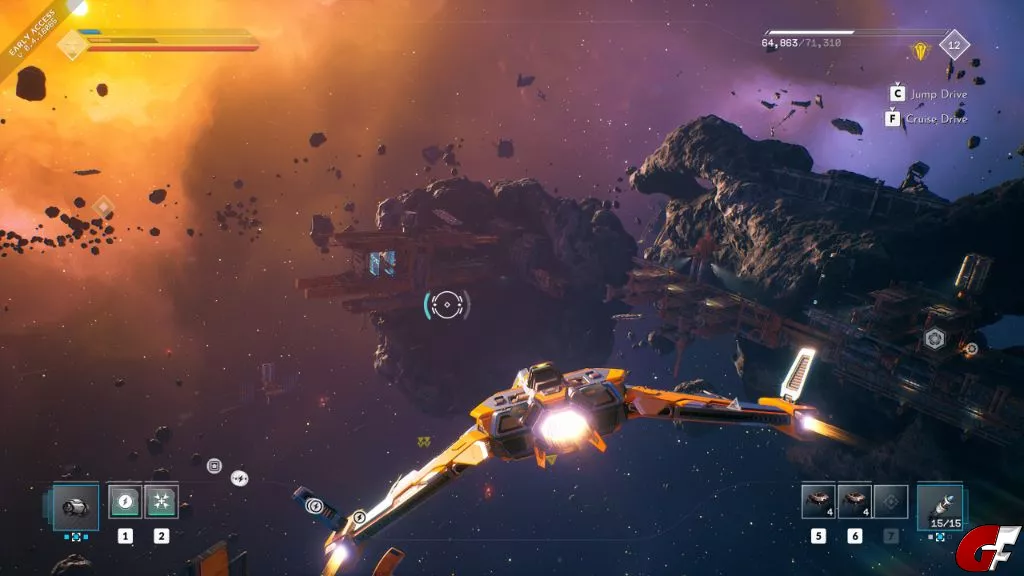Click the GF watermark logo
The image size is (1024, 576).
point(987,548)
